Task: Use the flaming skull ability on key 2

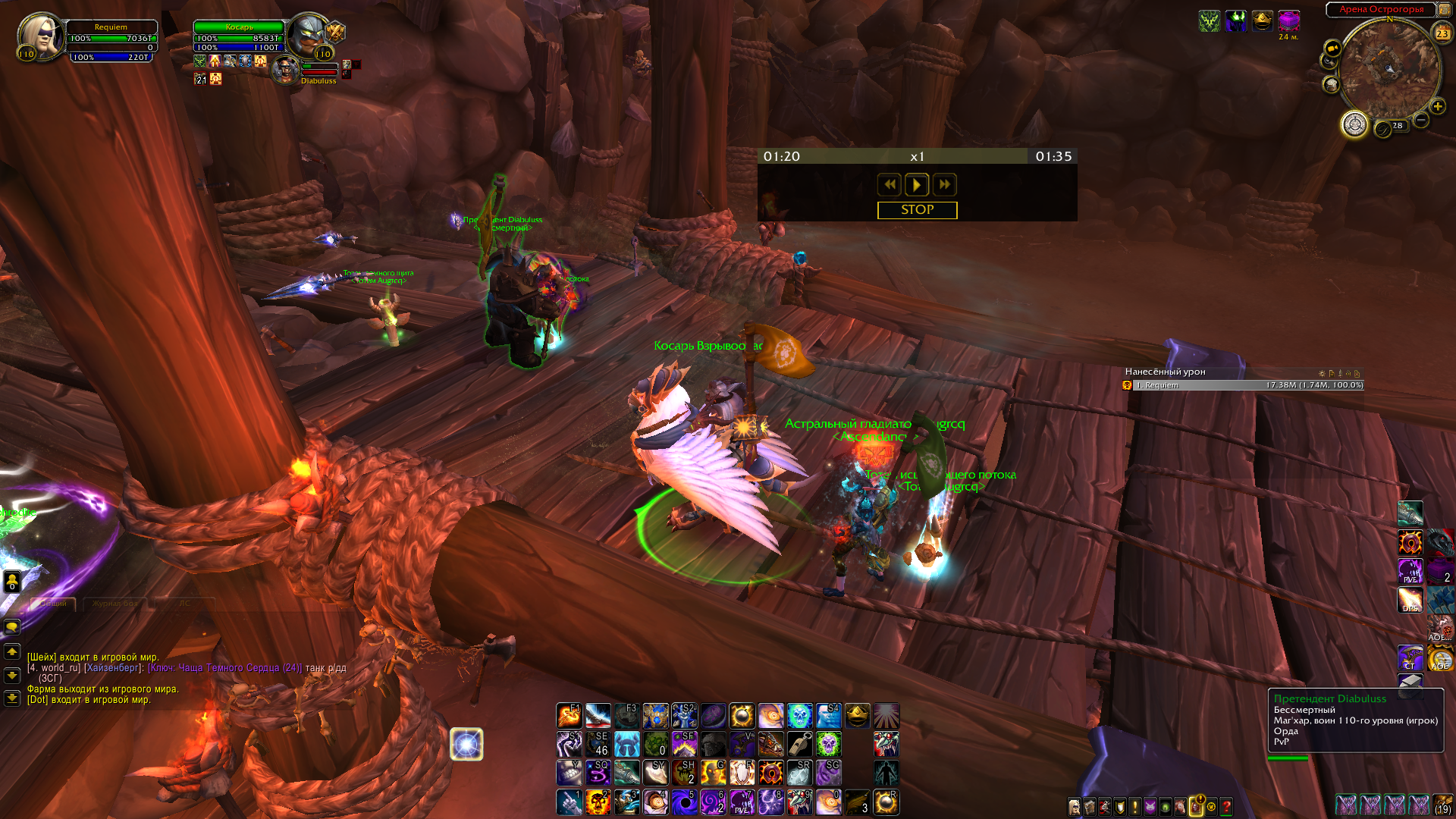Action: click(x=598, y=802)
